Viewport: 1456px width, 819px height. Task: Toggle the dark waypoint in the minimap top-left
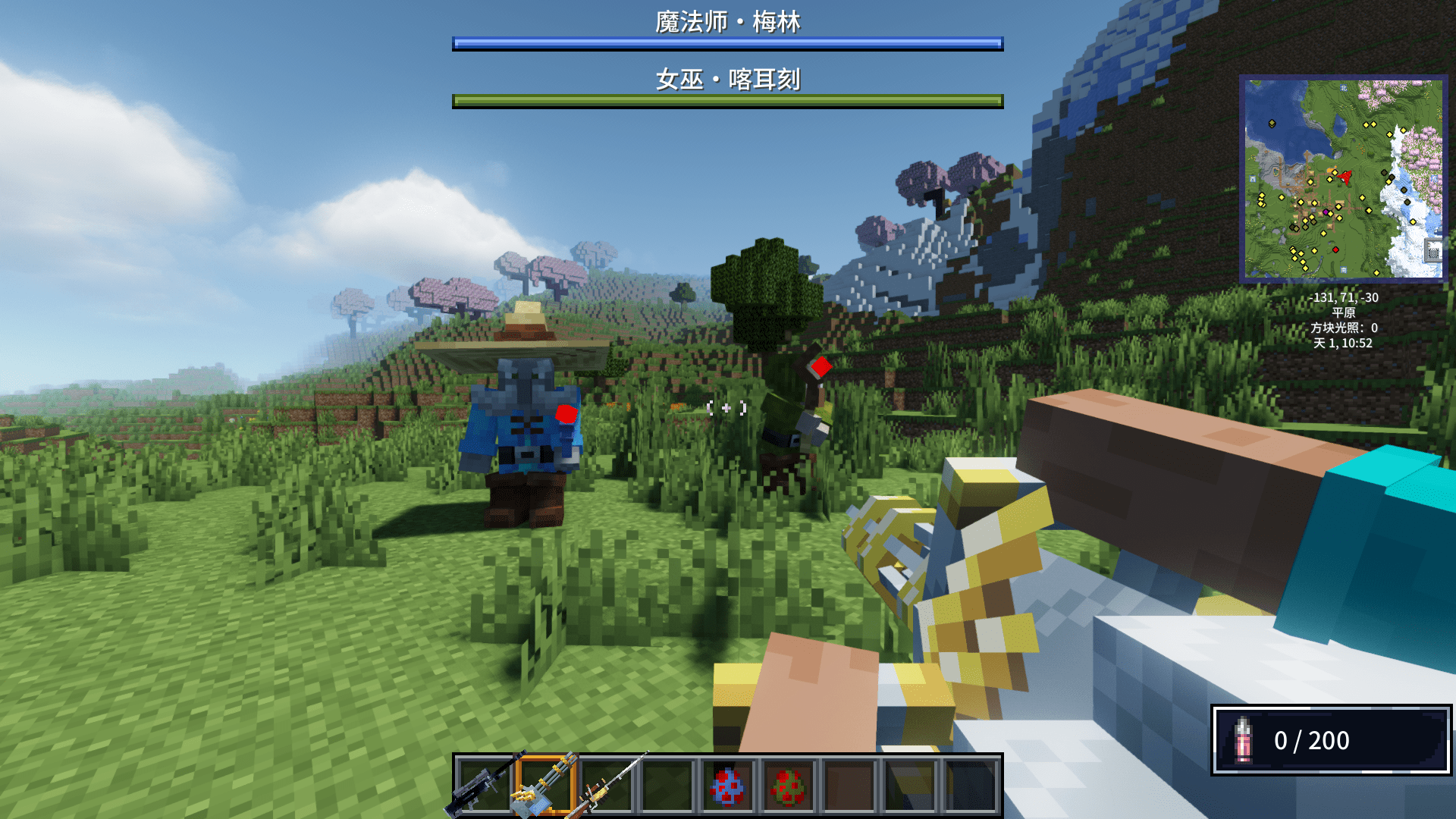pyautogui.click(x=1272, y=124)
